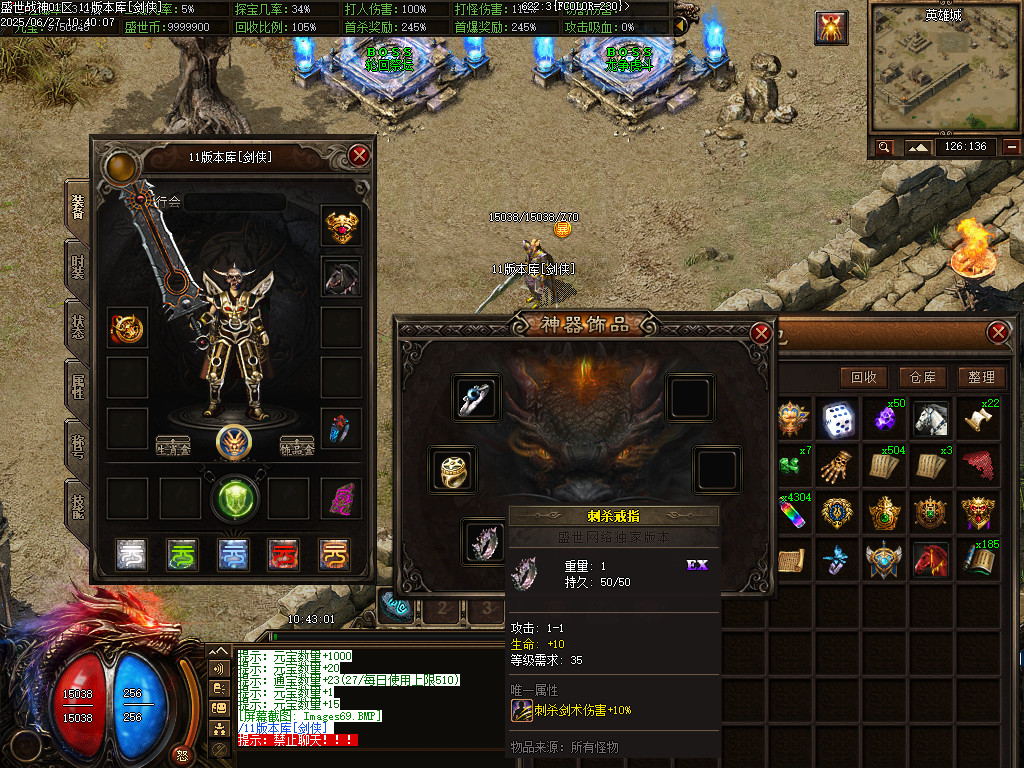Close the 神器饰品 artifact panel
1024x768 pixels.
click(761, 333)
